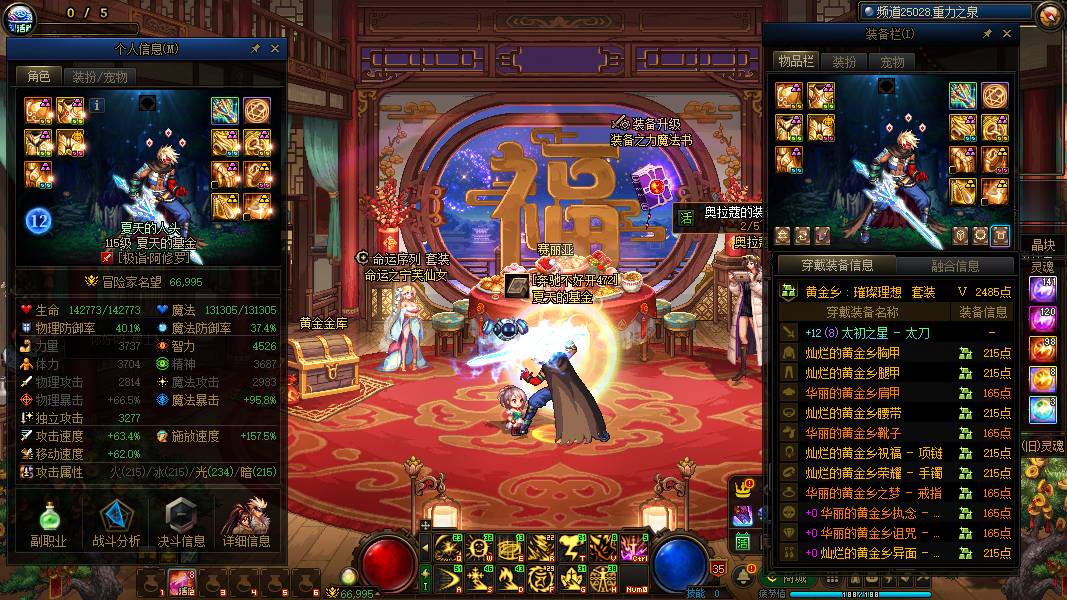Open the channel selector 频道25028 重力之泉
The width and height of the screenshot is (1067, 600).
click(945, 12)
